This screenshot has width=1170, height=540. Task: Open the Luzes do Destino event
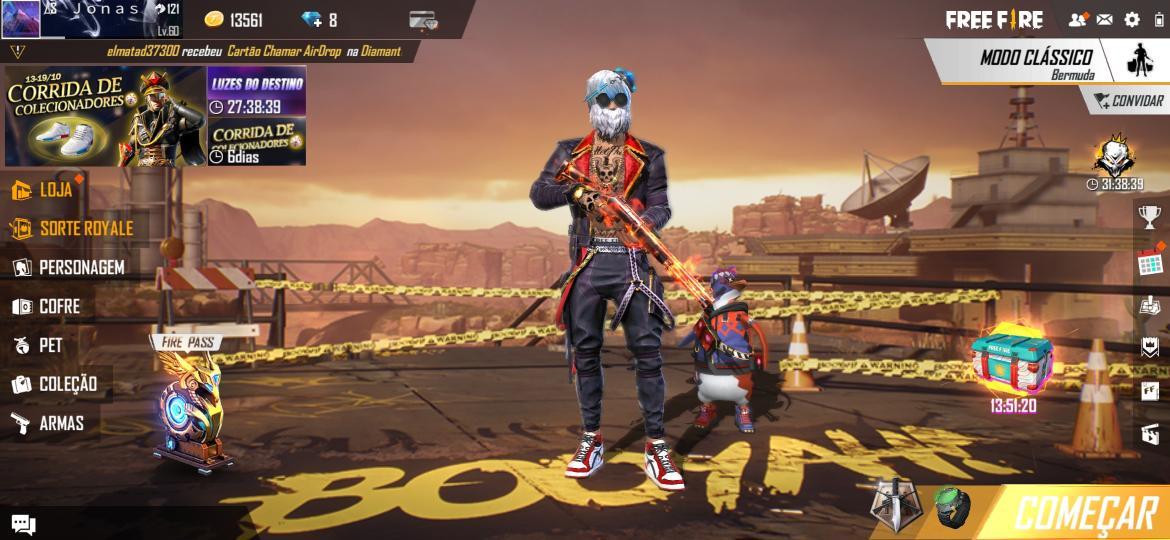pyautogui.click(x=256, y=92)
